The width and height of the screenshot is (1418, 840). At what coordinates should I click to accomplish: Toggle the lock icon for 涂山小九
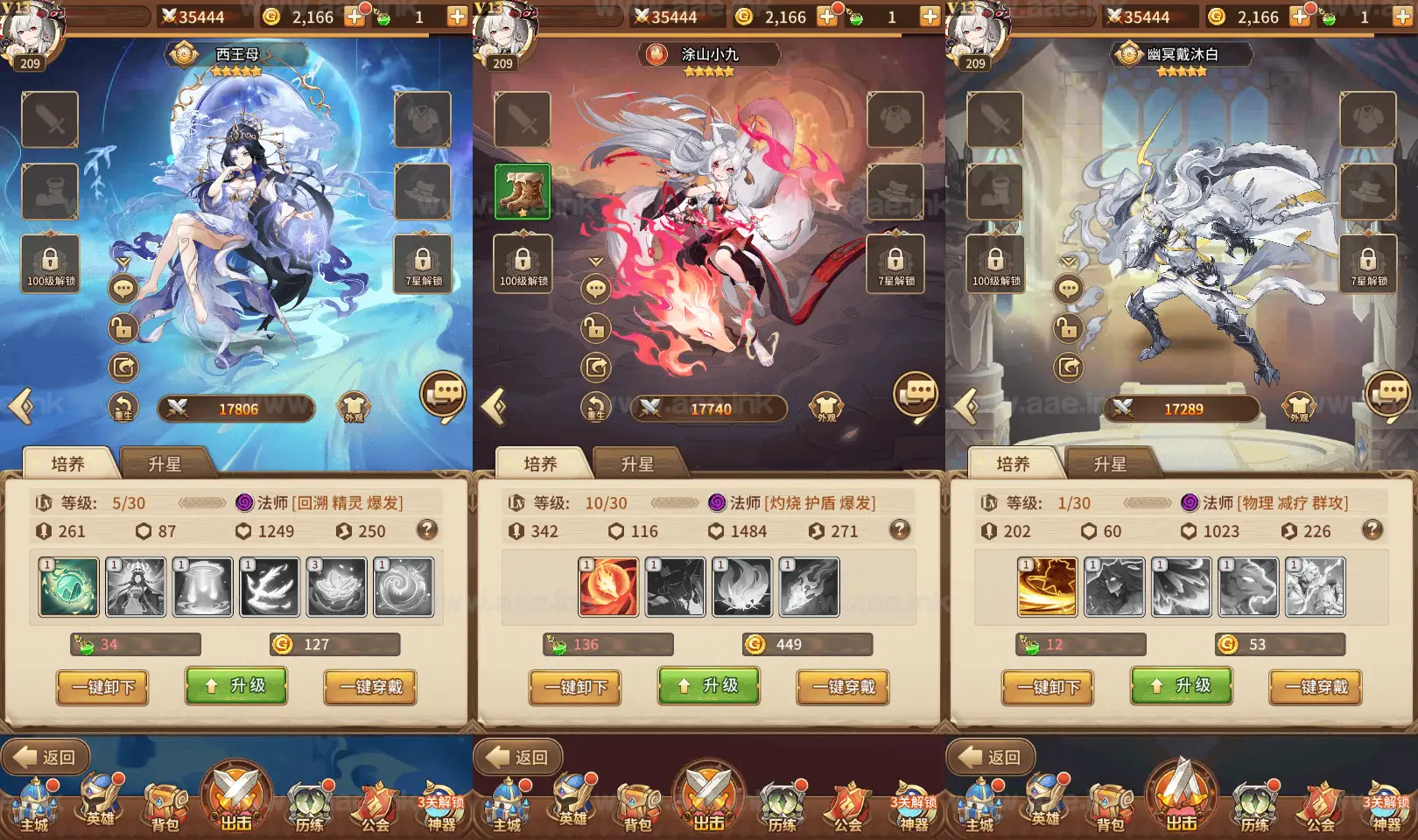596,330
